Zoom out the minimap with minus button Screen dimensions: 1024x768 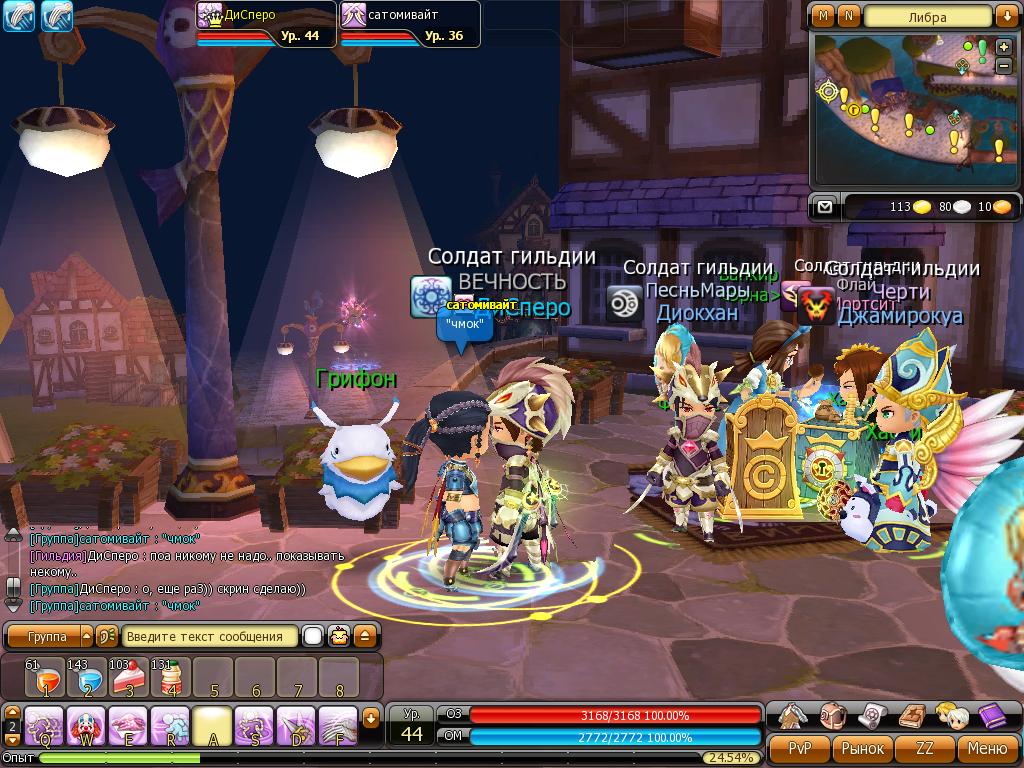tap(1003, 66)
